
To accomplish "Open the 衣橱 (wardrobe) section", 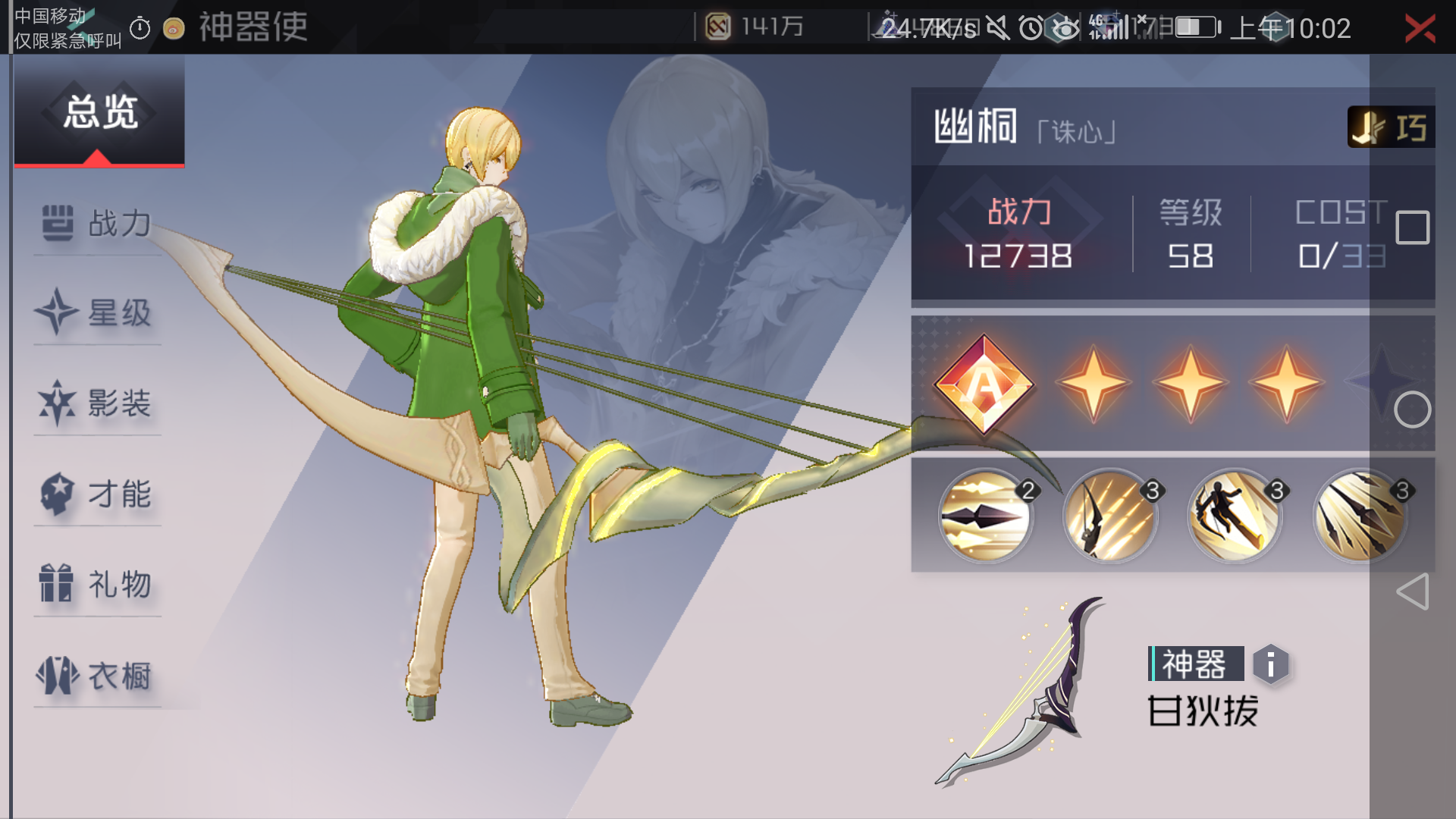I will click(x=97, y=677).
